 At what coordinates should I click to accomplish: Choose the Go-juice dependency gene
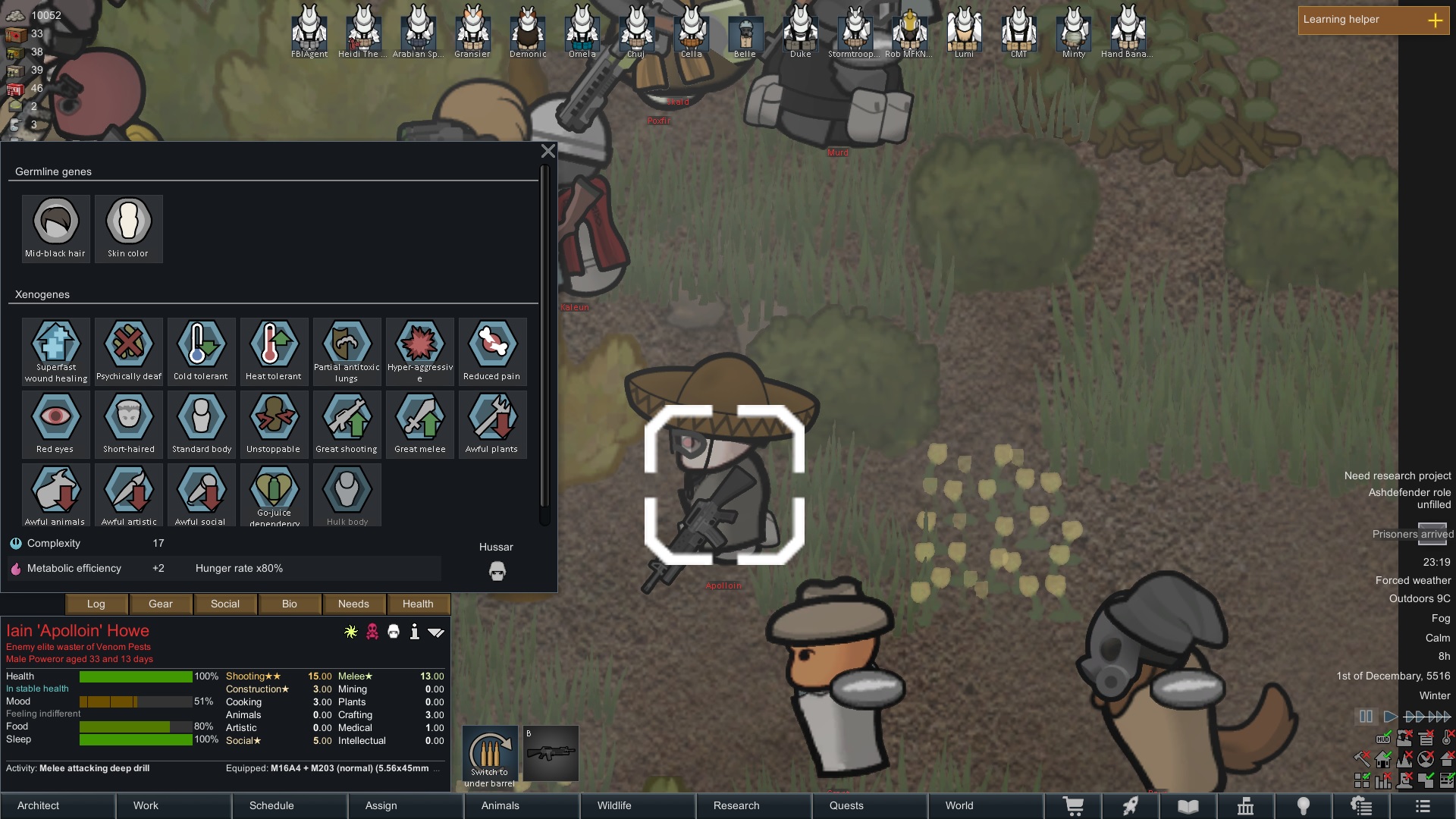[x=275, y=495]
